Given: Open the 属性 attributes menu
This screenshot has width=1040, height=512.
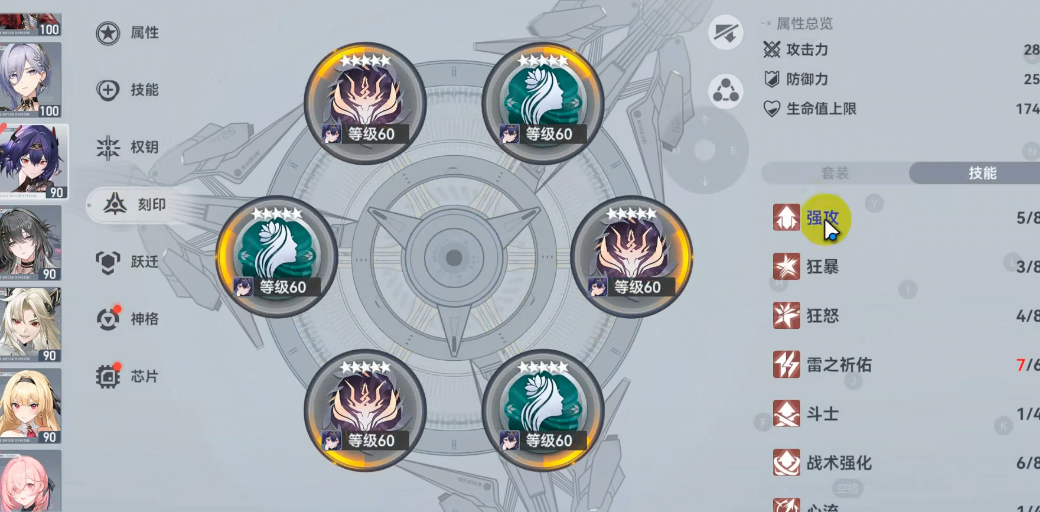Looking at the screenshot, I should coord(128,33).
